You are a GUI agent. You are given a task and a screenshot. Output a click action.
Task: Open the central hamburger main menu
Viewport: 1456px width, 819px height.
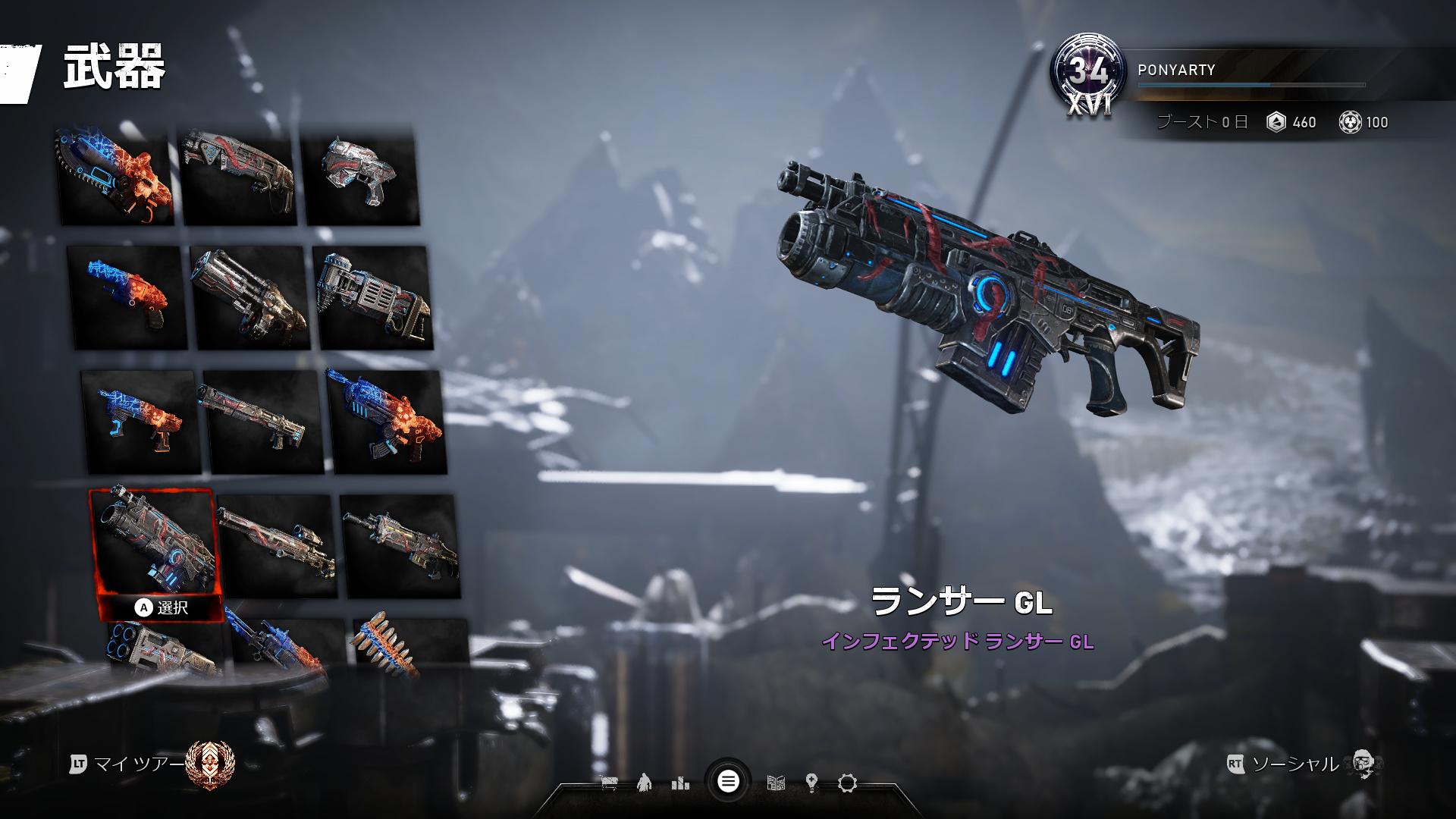click(729, 781)
